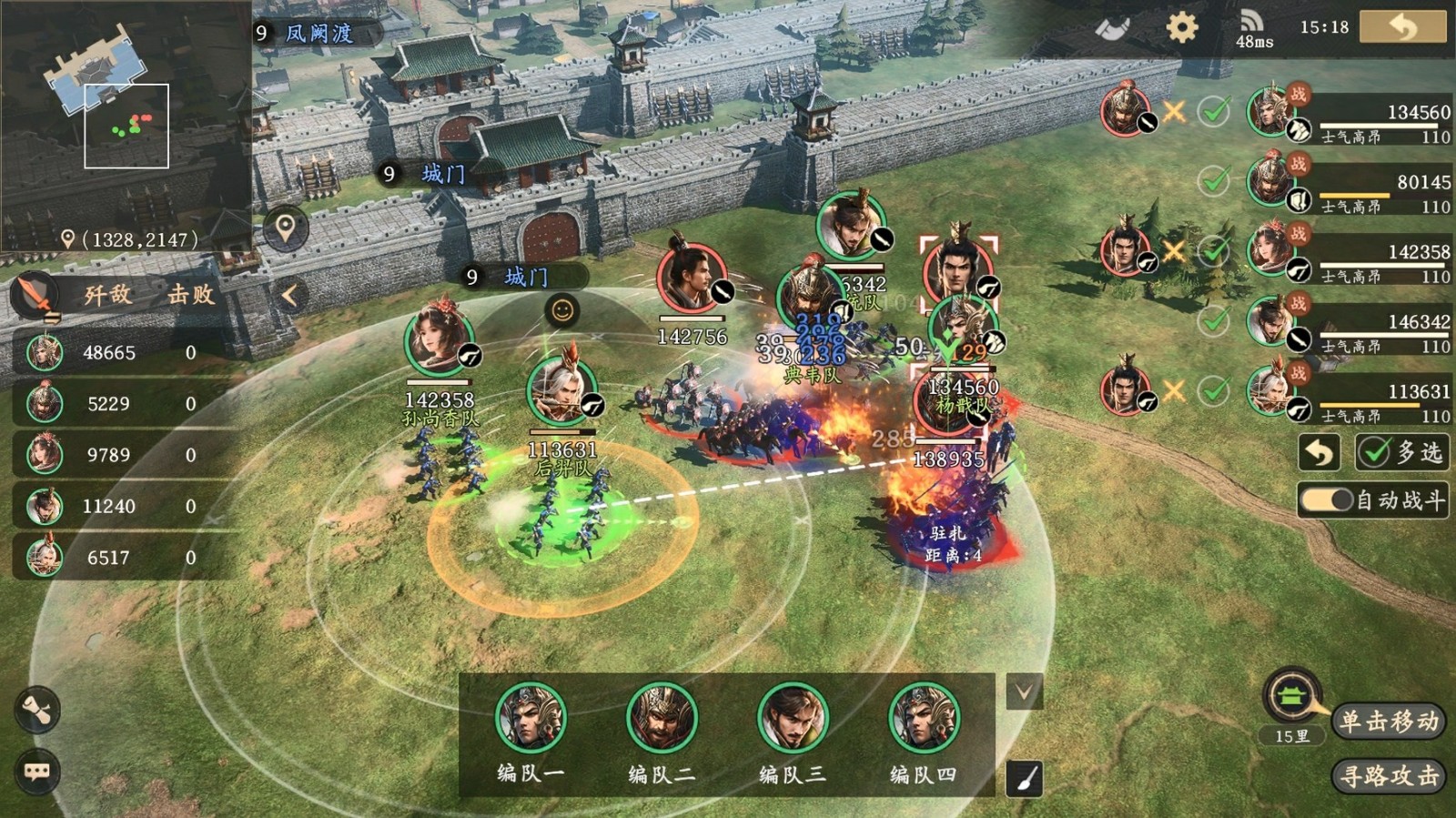Toggle 自动战斗 auto battle switch
1456x818 pixels.
[x=1329, y=500]
